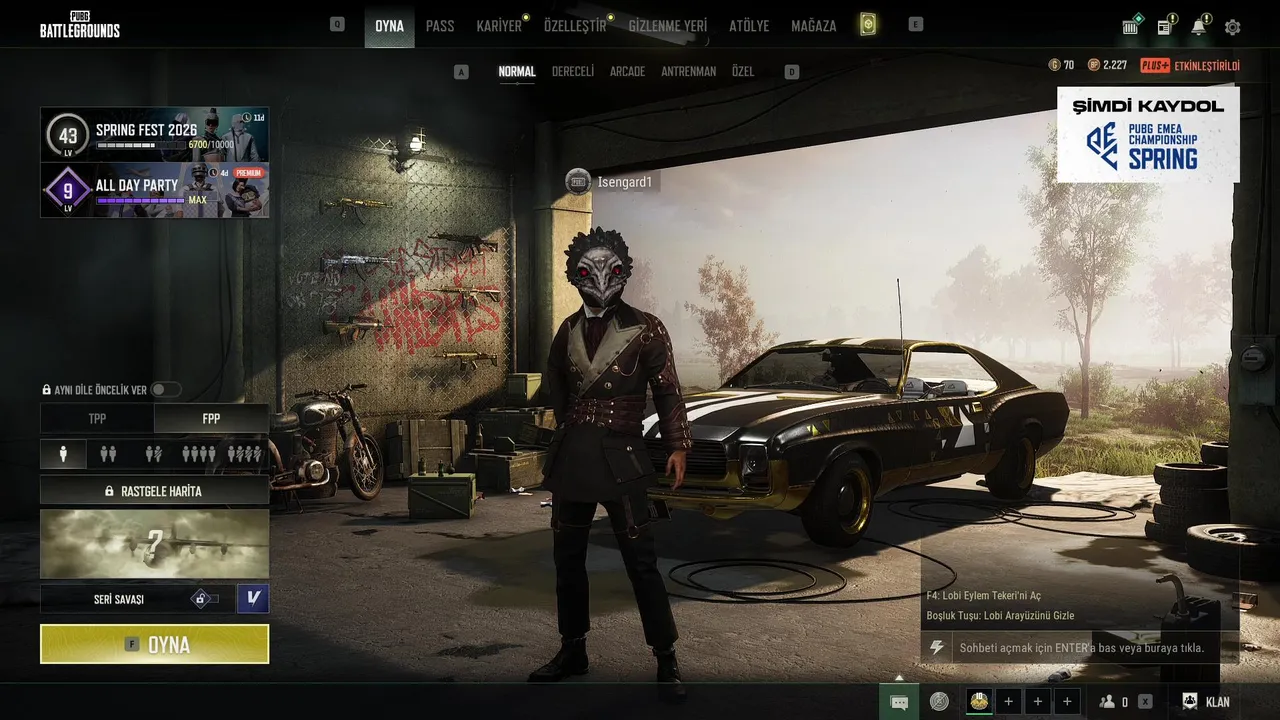Click the chat input field
The image size is (1280, 720).
point(1080,648)
